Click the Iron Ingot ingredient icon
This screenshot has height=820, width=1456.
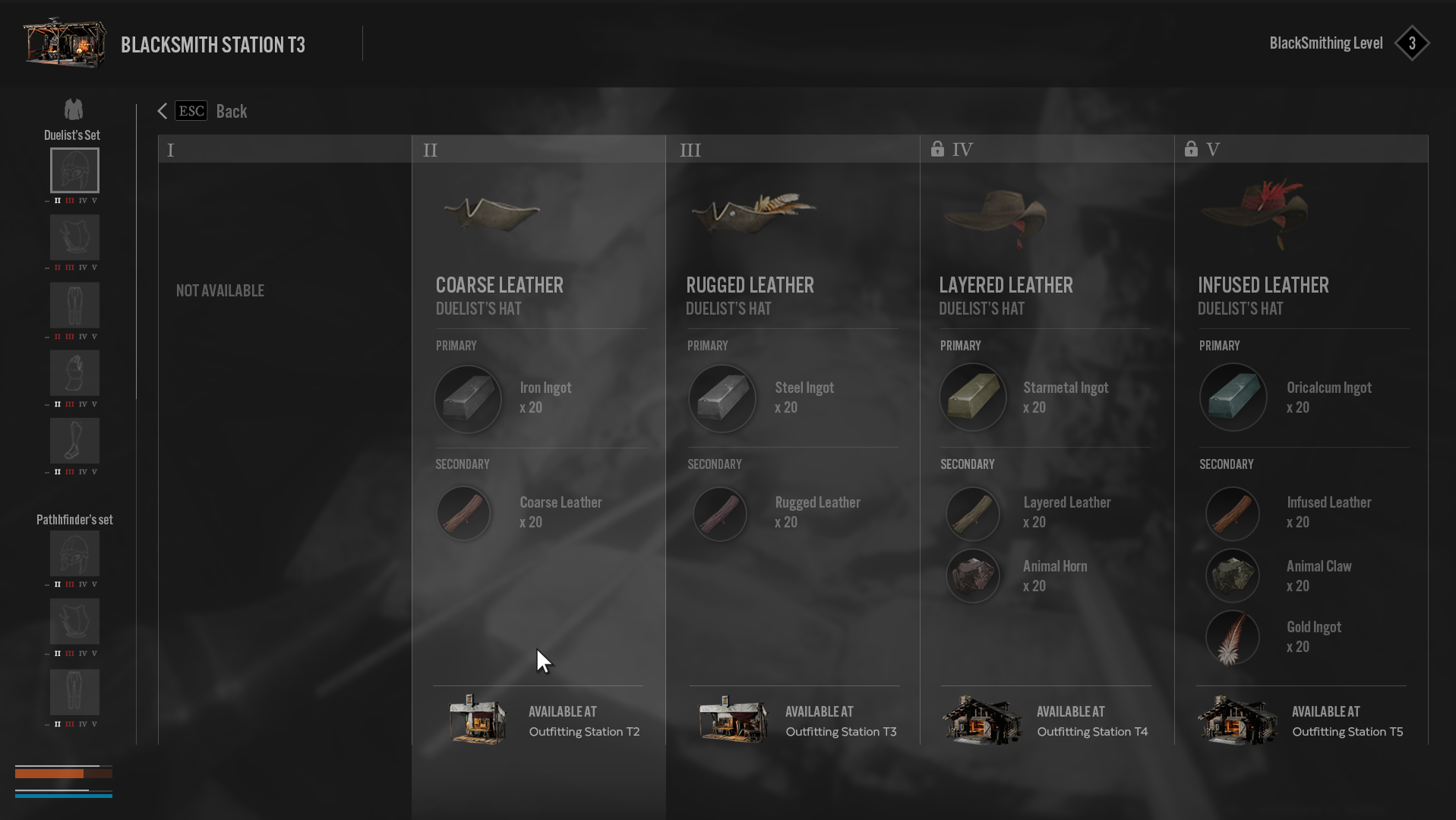pyautogui.click(x=468, y=398)
